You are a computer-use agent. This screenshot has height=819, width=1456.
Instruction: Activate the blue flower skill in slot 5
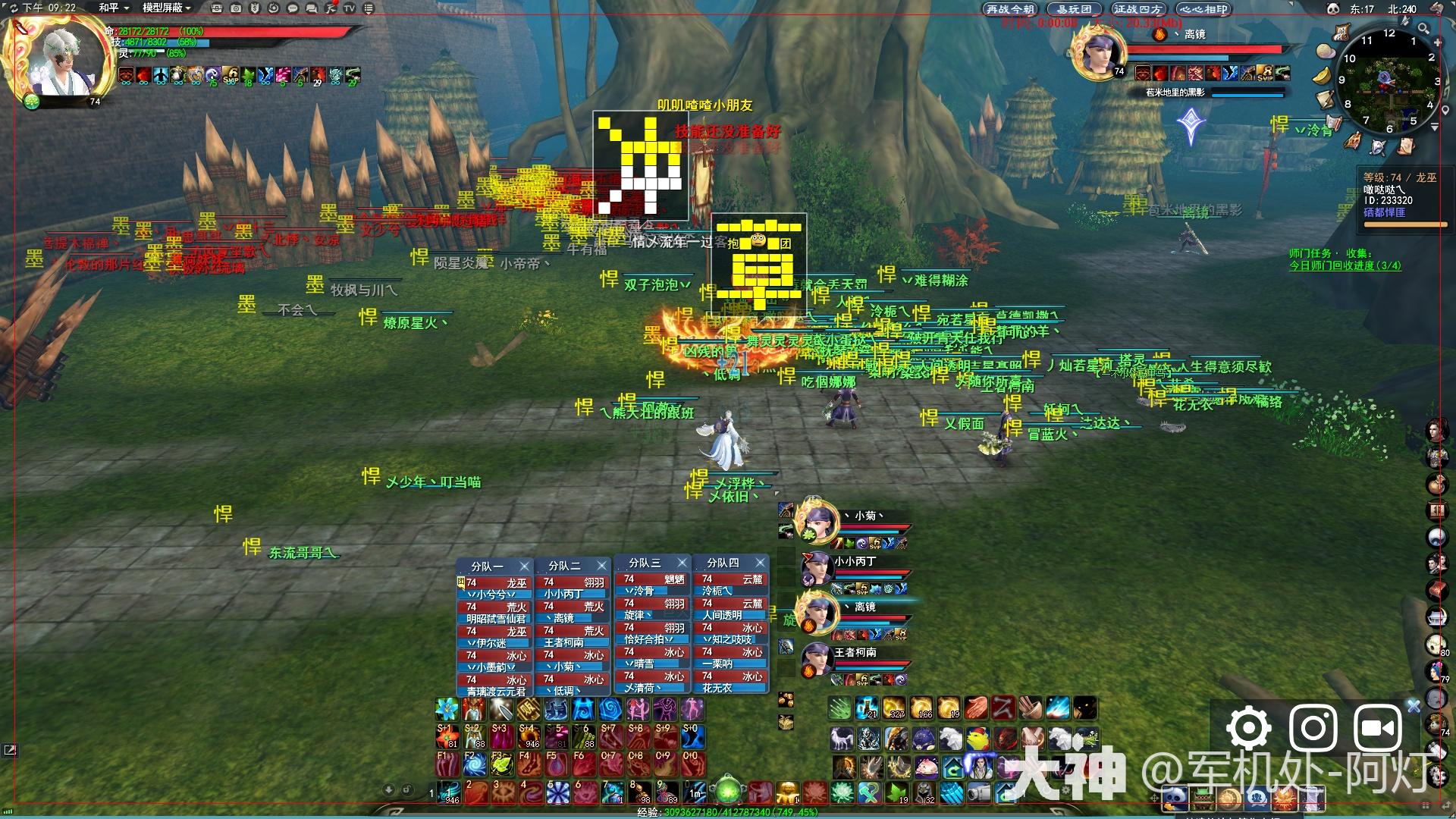(x=557, y=793)
